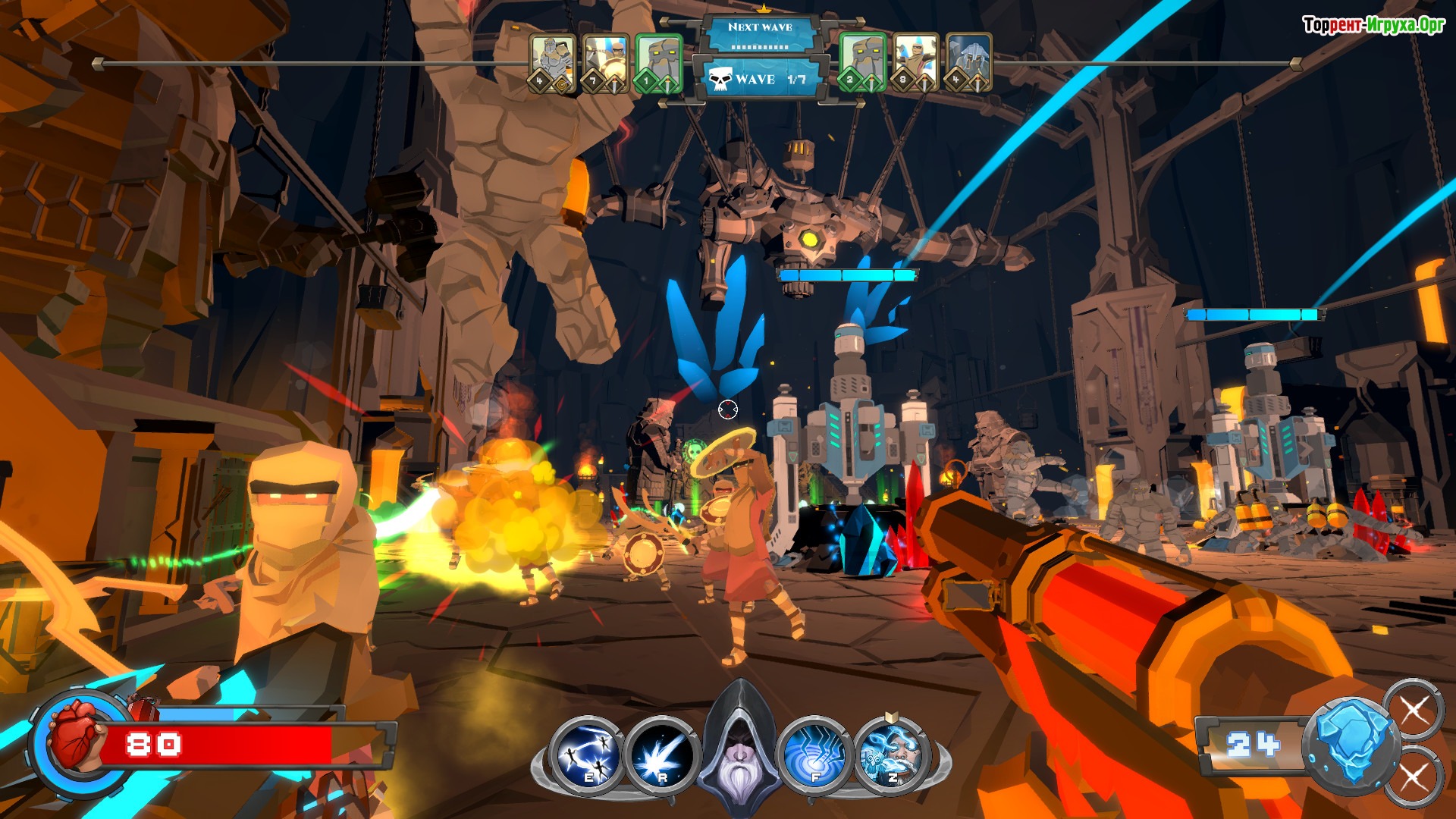Screen dimensions: 1456x819
Task: Inspect the green-bordered golem card numbered 1
Action: (x=658, y=63)
